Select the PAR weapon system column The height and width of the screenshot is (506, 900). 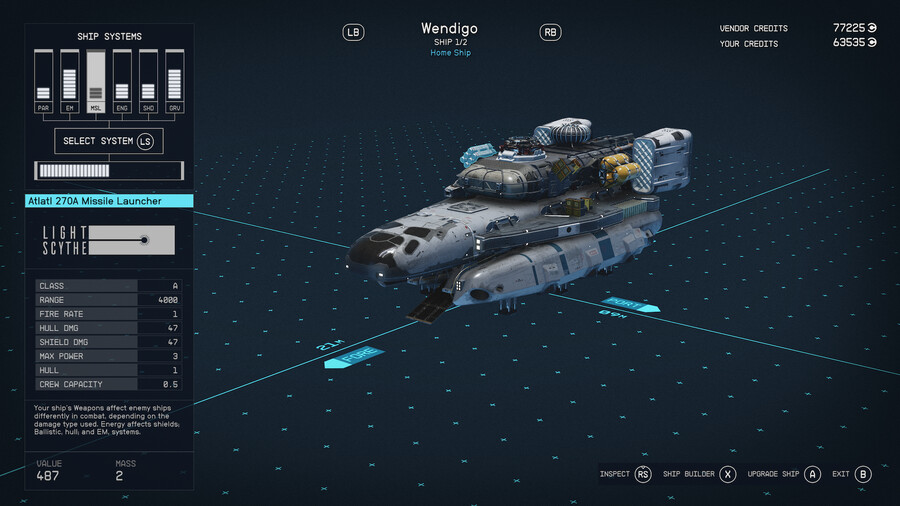(43, 82)
